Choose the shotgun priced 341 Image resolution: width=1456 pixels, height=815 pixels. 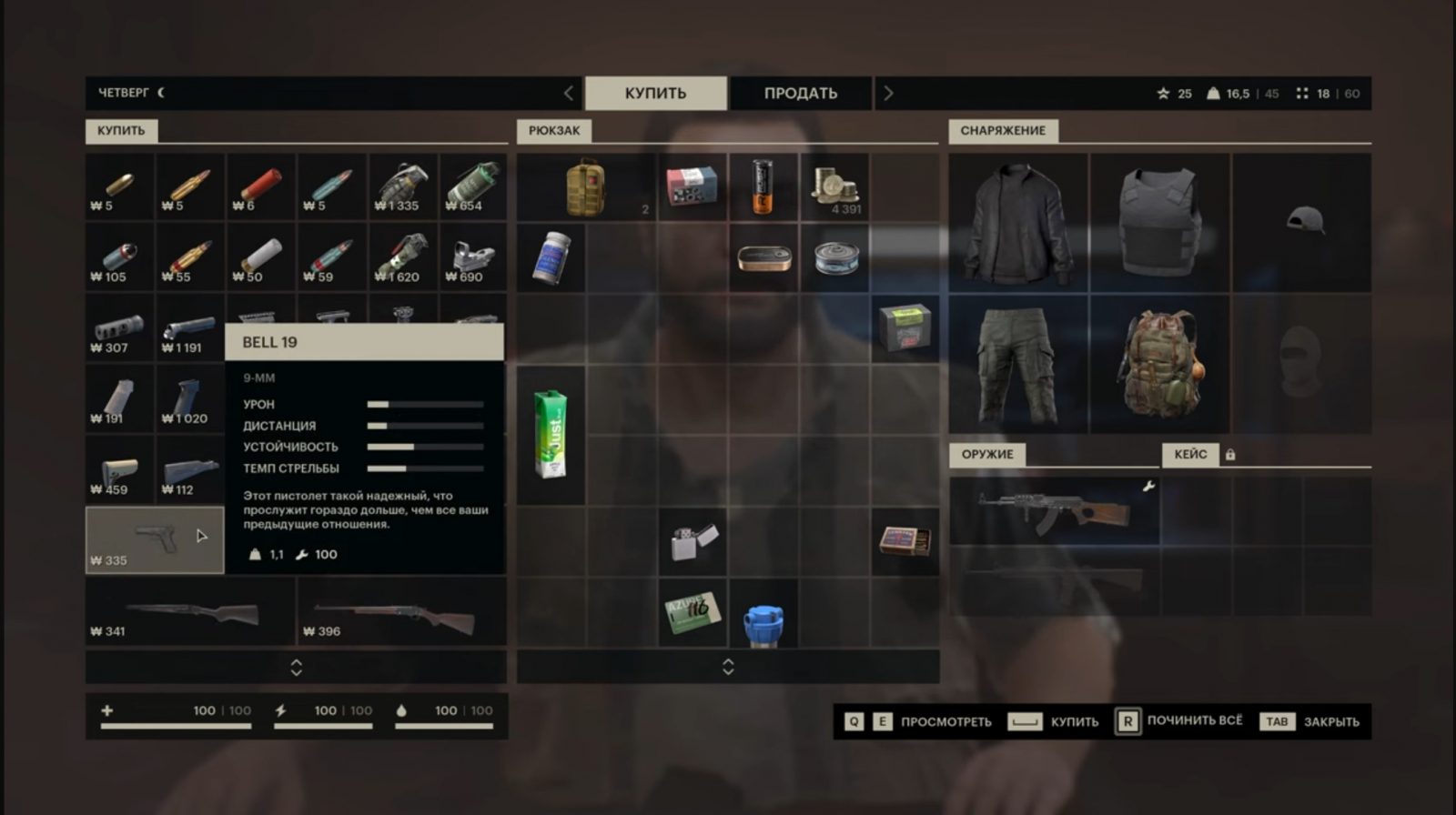(190, 611)
